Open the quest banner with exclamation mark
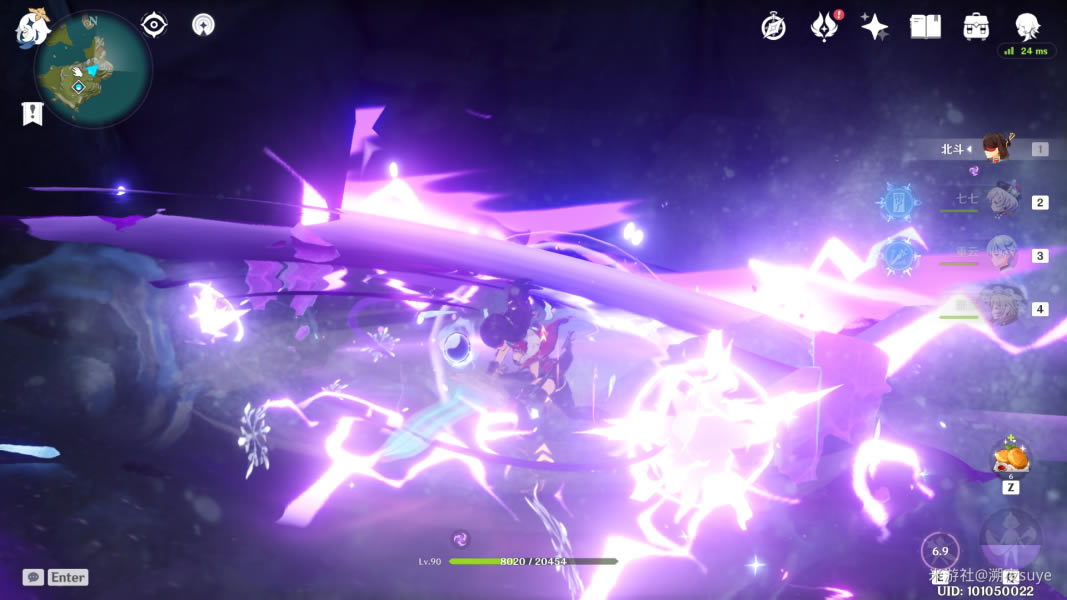 coord(32,113)
